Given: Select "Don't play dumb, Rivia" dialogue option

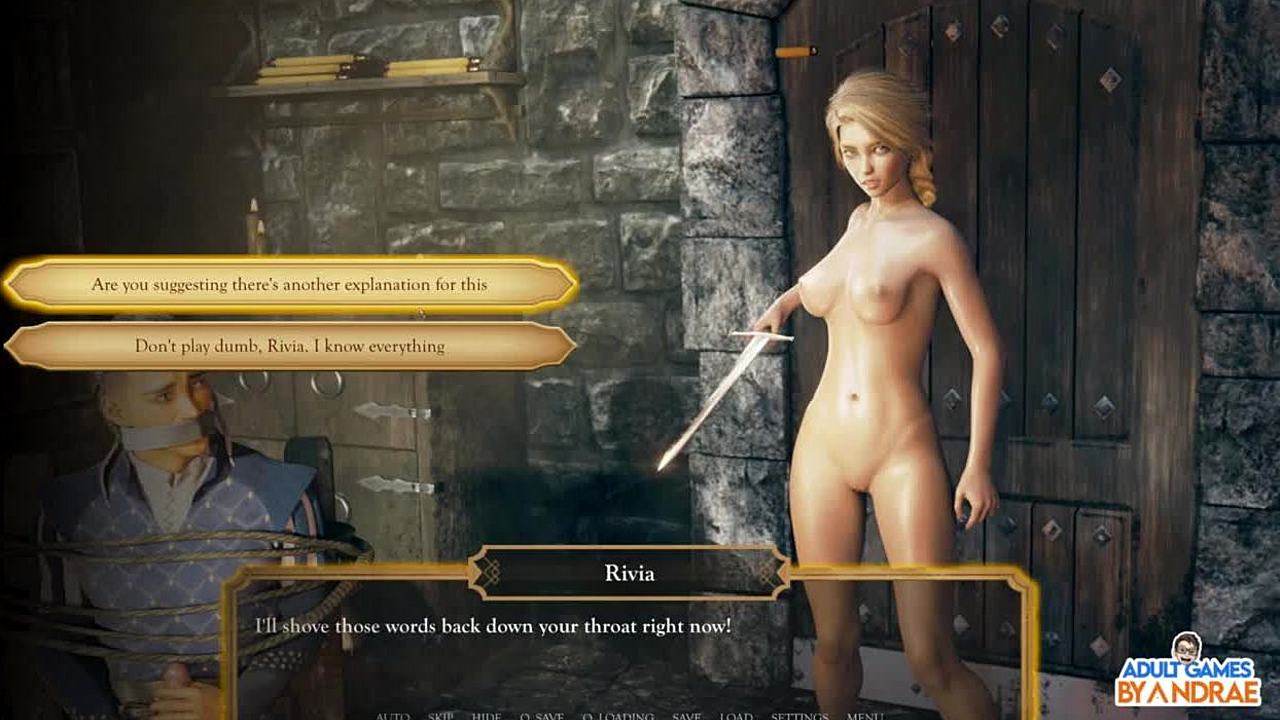Looking at the screenshot, I should click(x=290, y=346).
